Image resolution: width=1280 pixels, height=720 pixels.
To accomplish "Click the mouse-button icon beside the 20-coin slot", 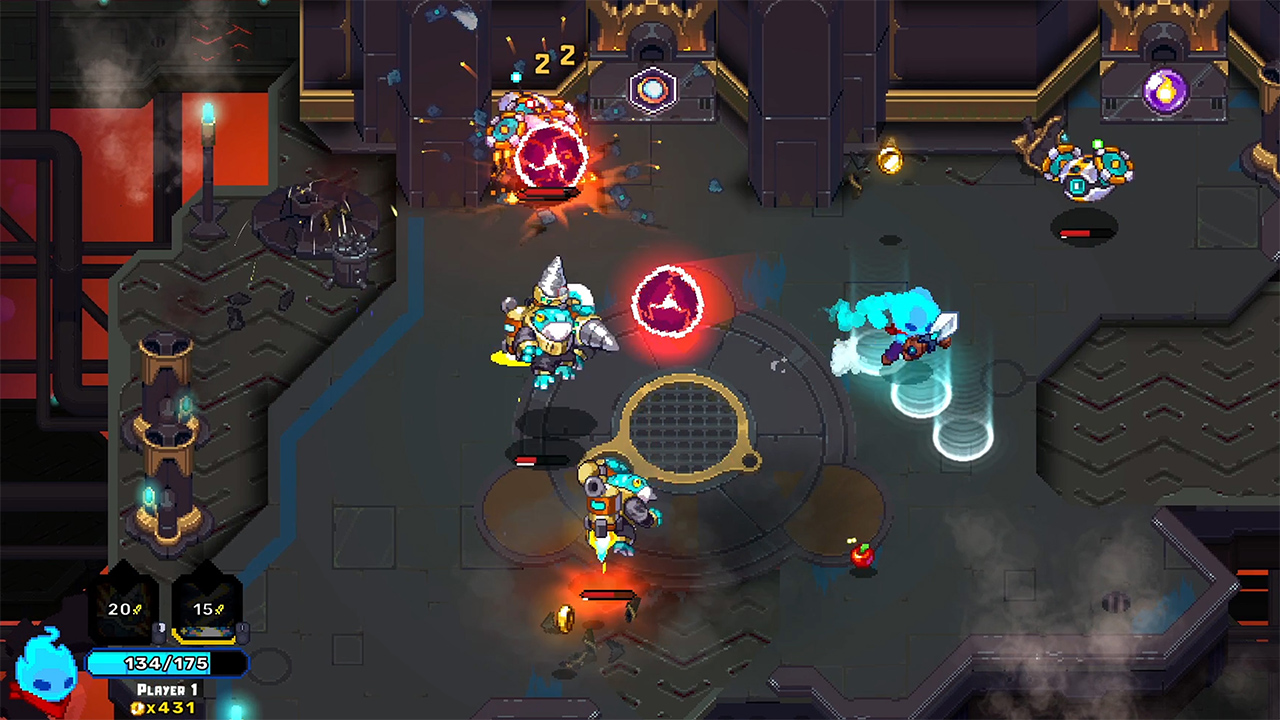I will coord(160,630).
